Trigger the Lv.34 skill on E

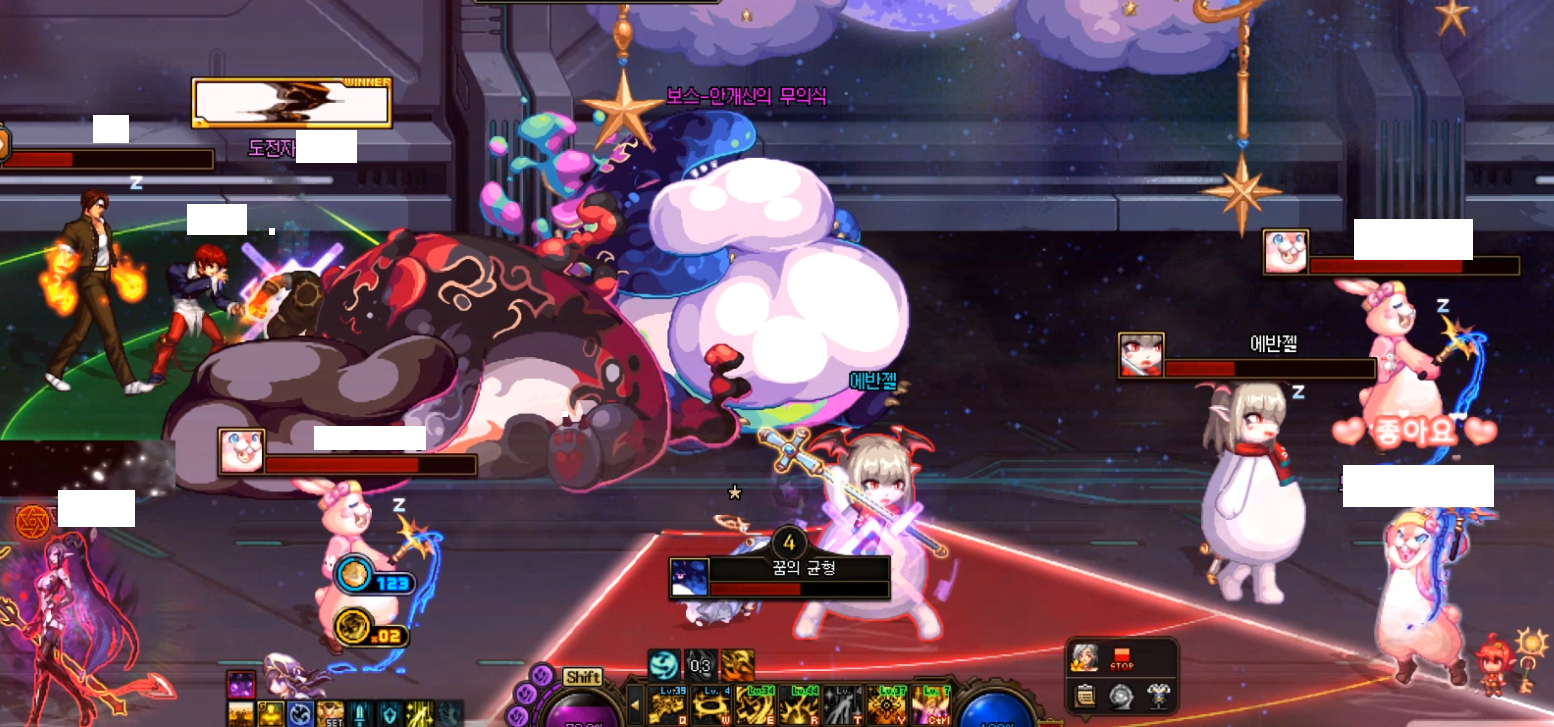pos(753,707)
